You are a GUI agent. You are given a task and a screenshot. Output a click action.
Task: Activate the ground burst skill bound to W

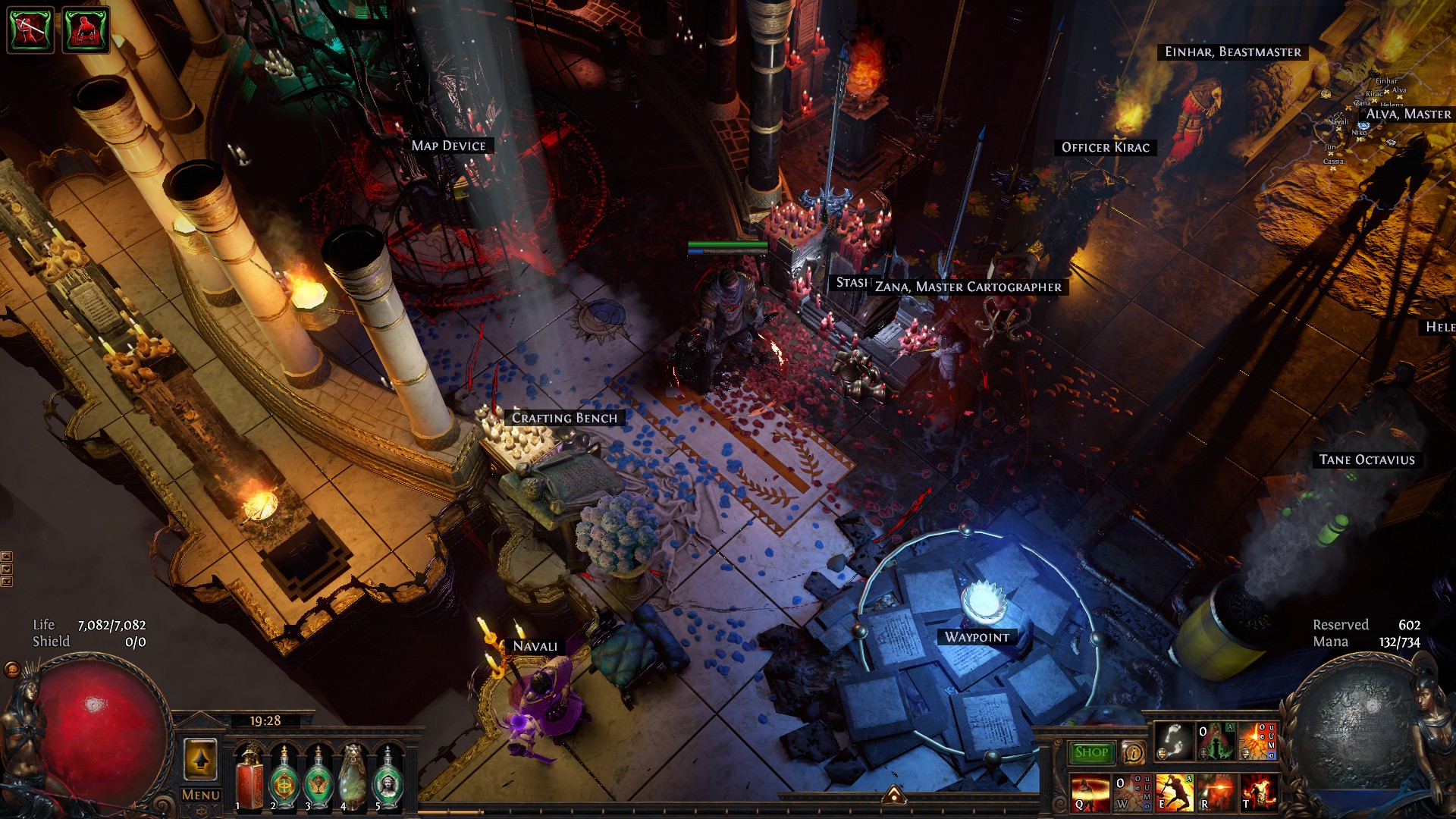pos(1131,792)
